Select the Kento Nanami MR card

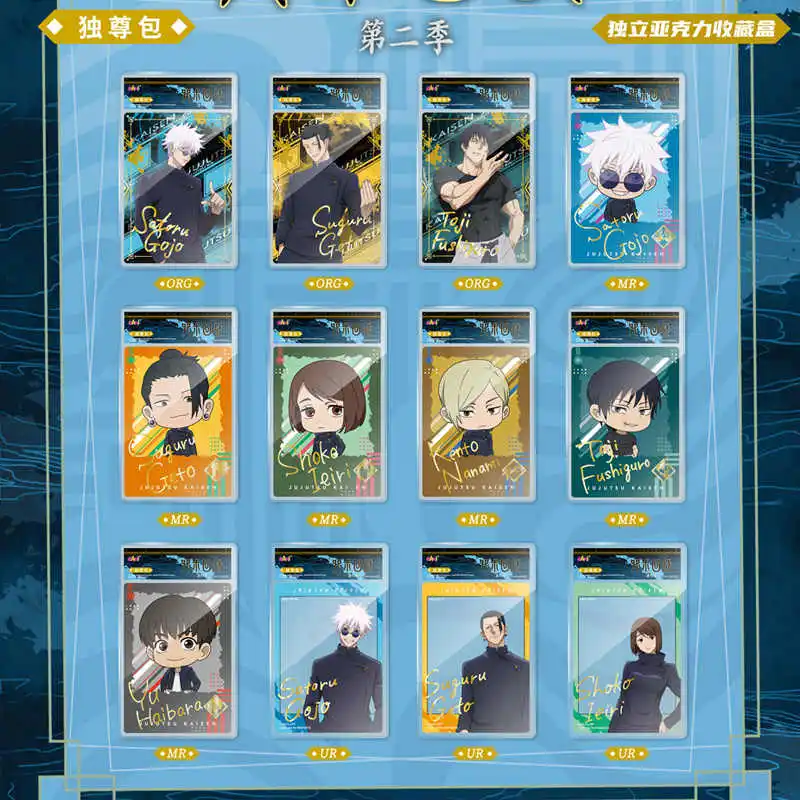[477, 406]
